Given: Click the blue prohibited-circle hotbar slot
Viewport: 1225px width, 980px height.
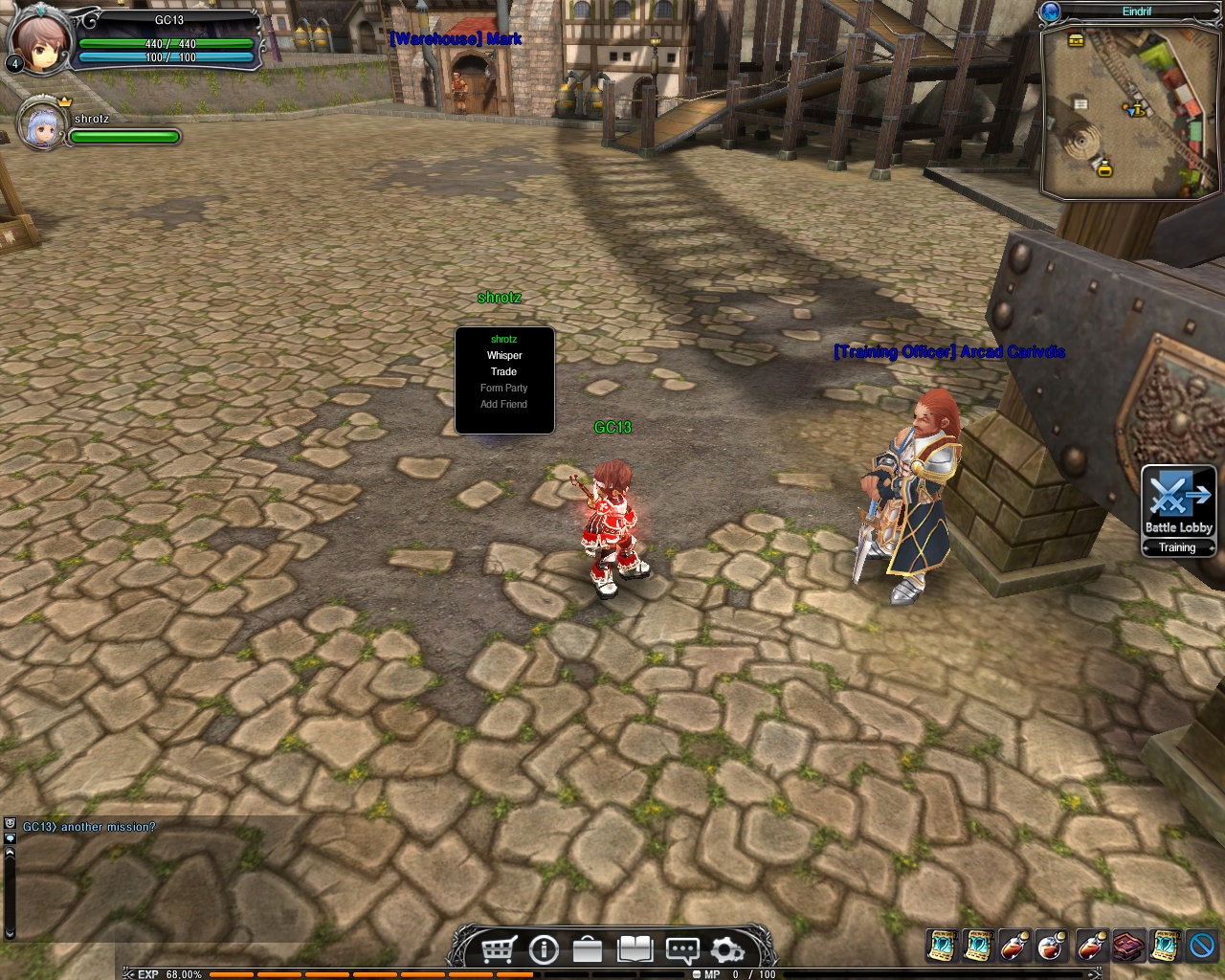Looking at the screenshot, I should [1202, 946].
